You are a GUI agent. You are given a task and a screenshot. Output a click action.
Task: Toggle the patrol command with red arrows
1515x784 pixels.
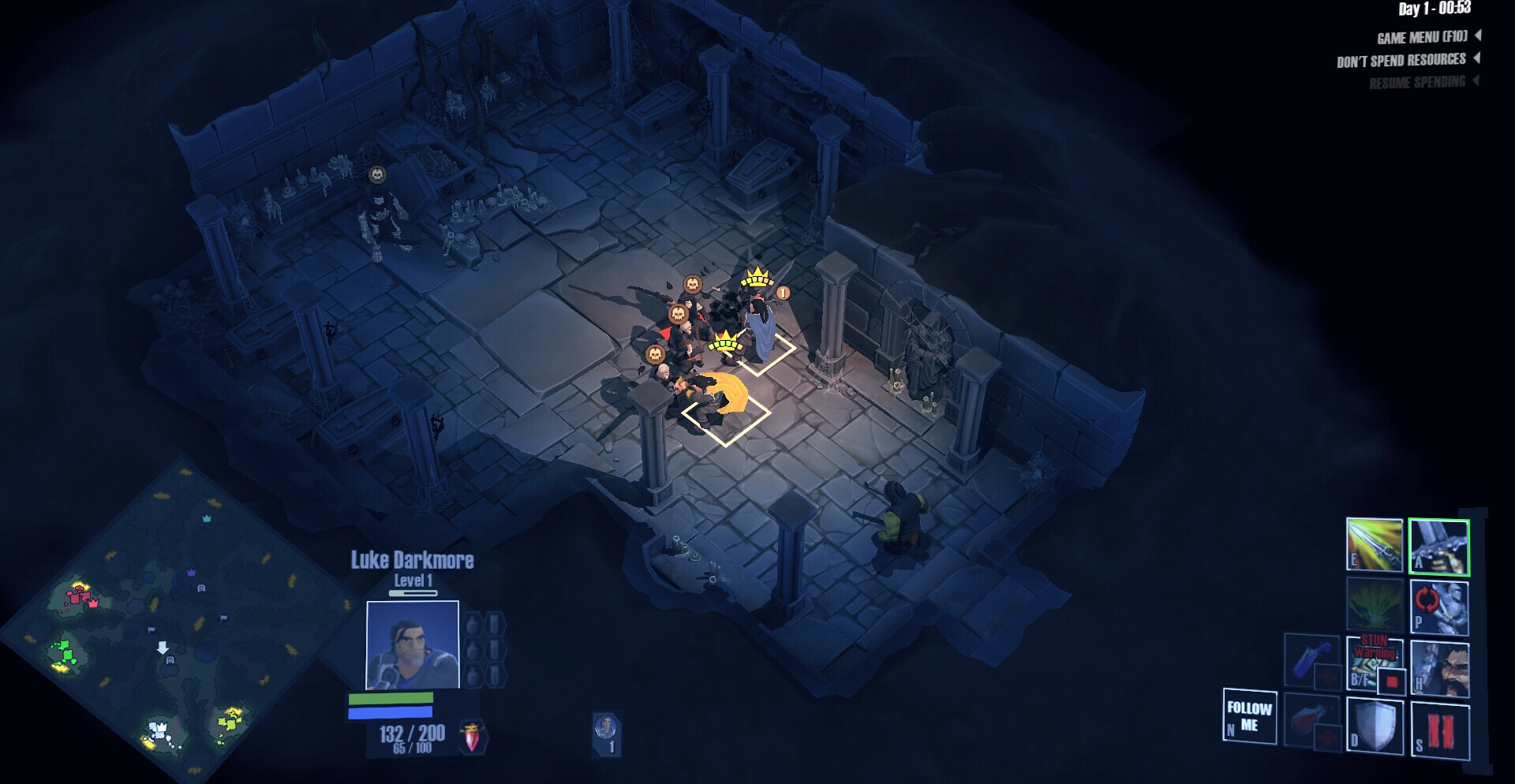tap(1438, 606)
